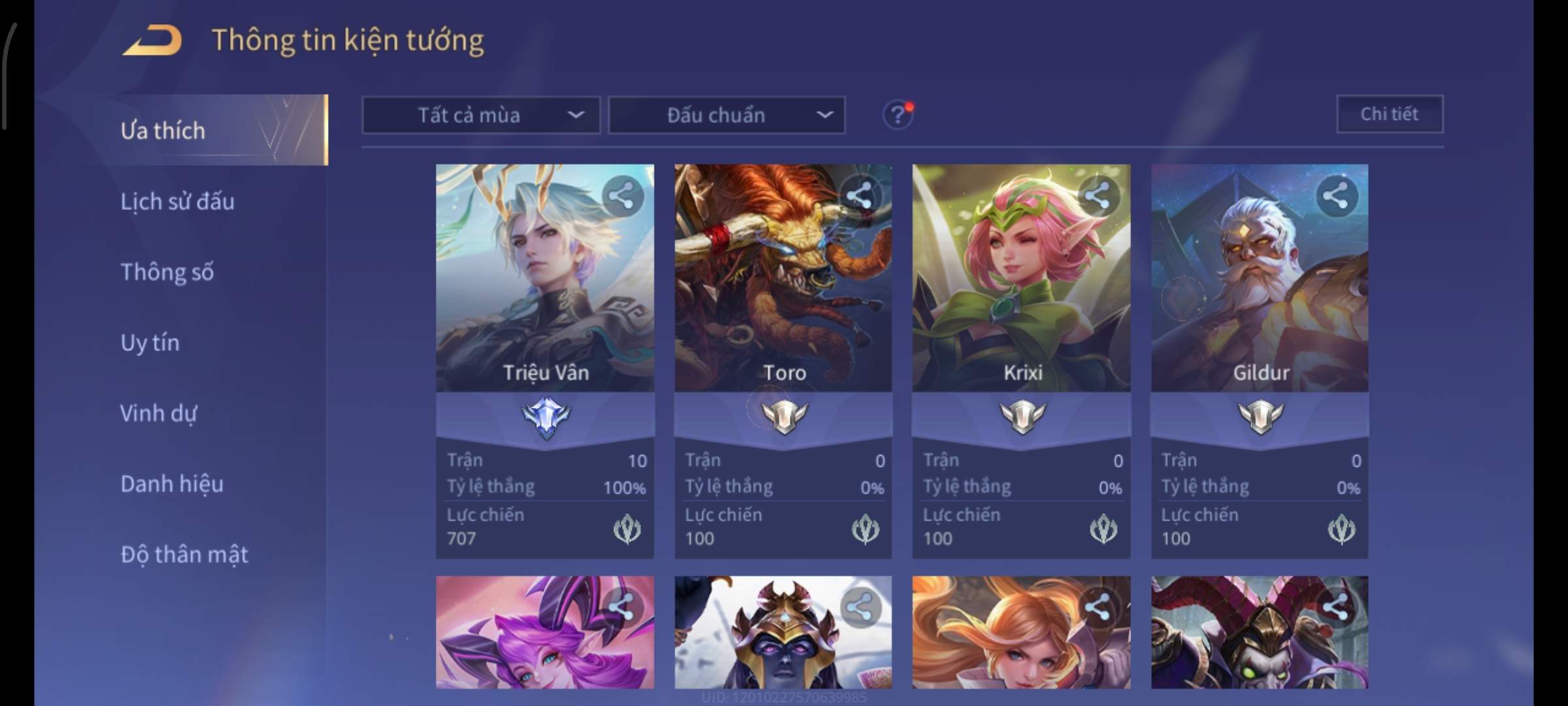Click Toro's Lực chiến leaf emblem
This screenshot has height=706, width=1568.
(865, 529)
